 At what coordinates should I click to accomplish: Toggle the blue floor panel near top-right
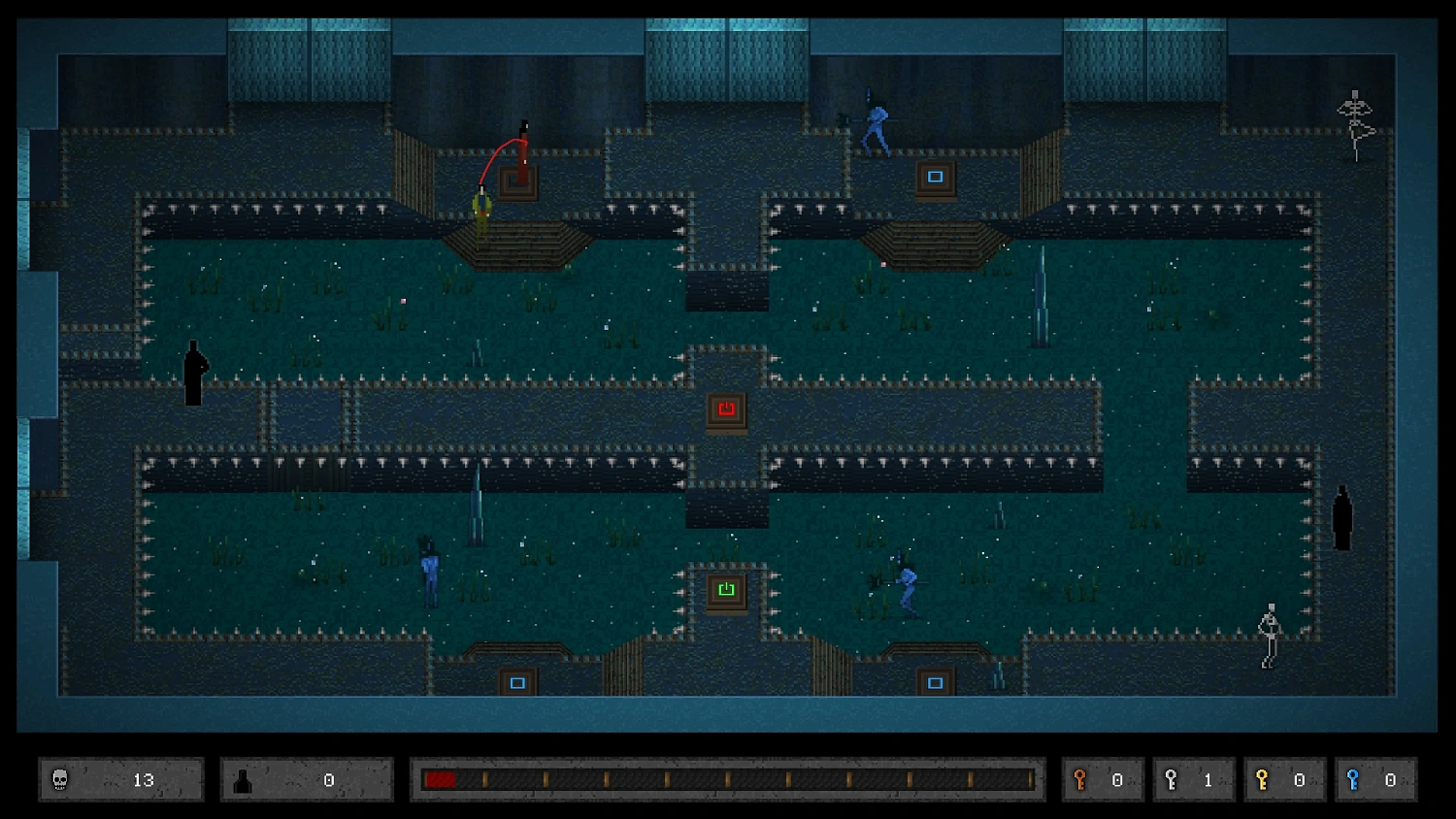click(x=934, y=177)
